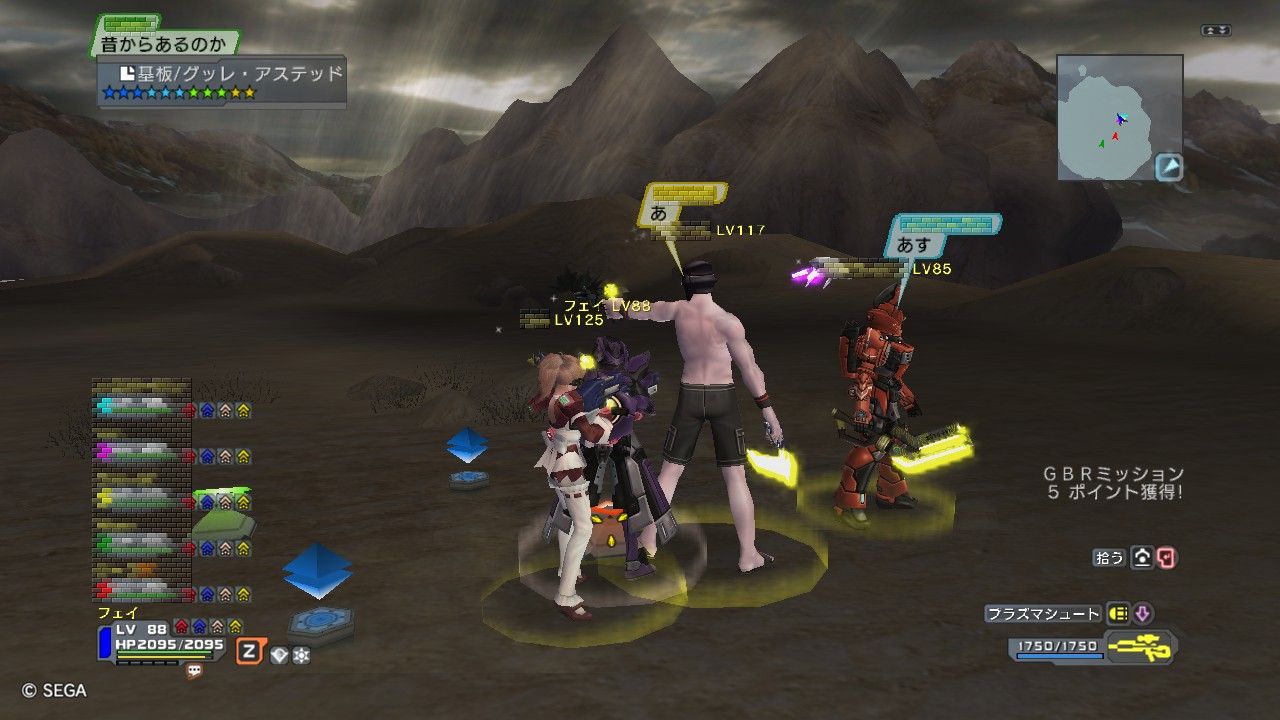This screenshot has height=720, width=1280.
Task: Choose the 拾う pick-up action
Action: click(x=1110, y=558)
